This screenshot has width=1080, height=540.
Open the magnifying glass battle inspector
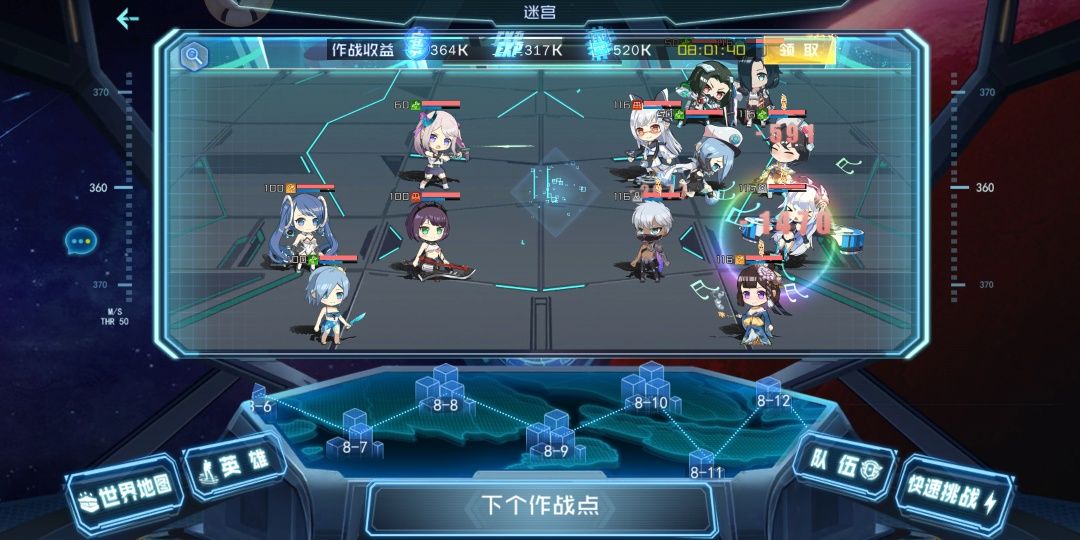tap(191, 56)
